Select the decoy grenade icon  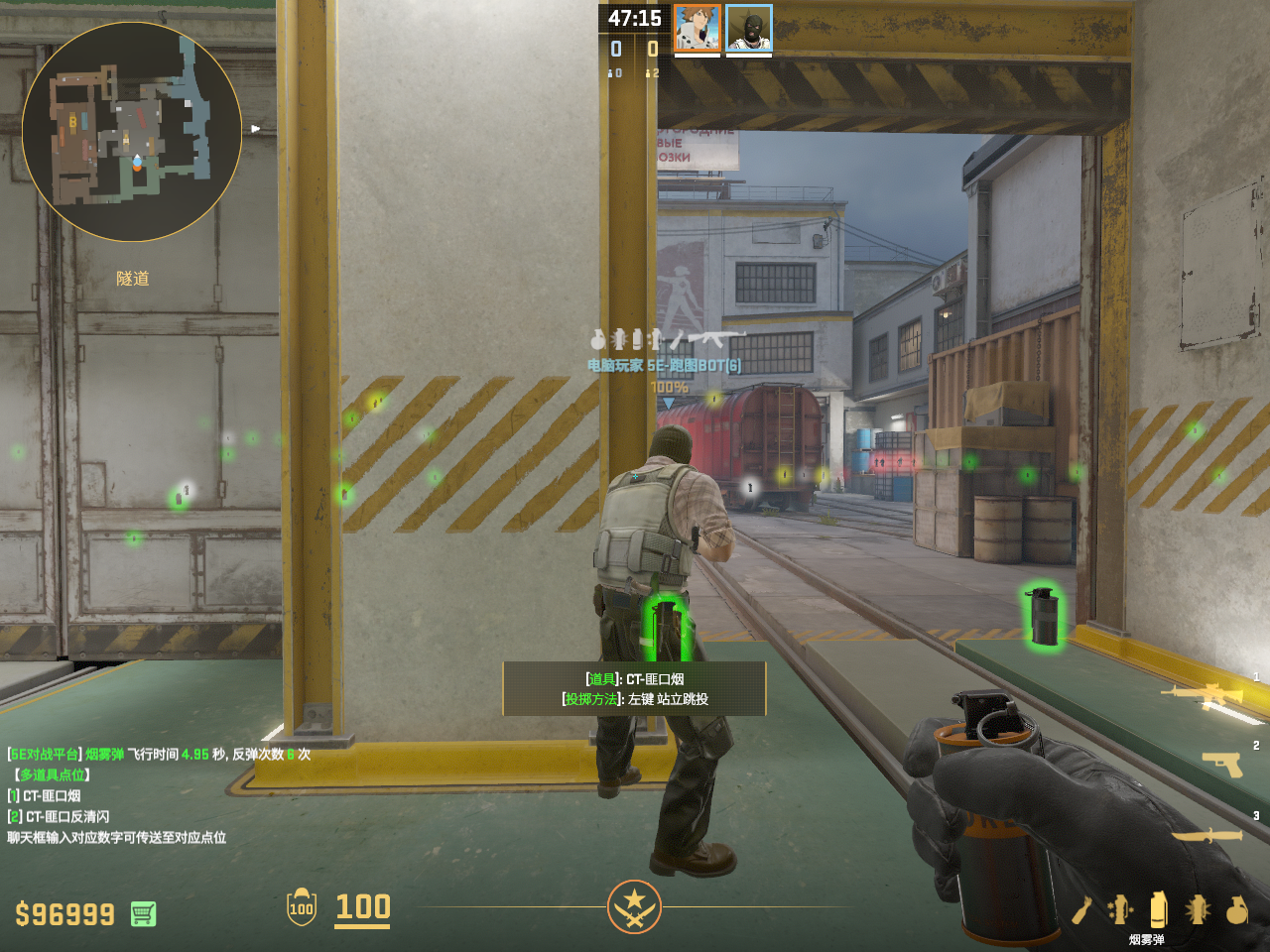click(x=1120, y=909)
